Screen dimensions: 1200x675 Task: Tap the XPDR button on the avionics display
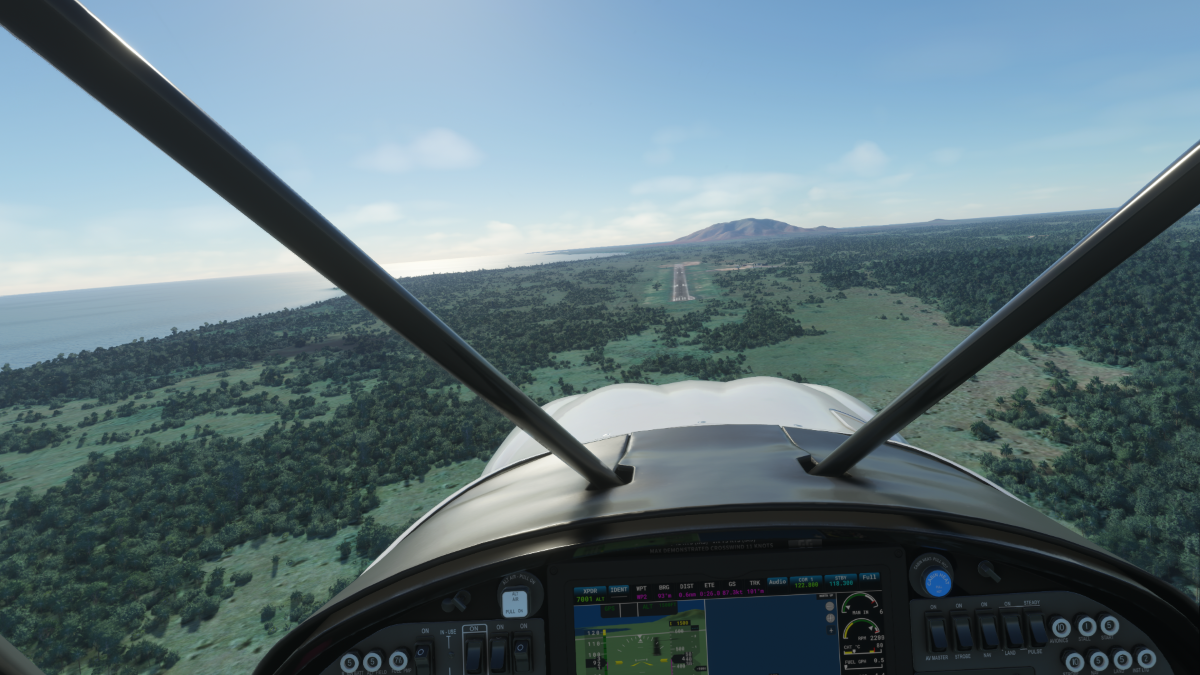pos(589,590)
